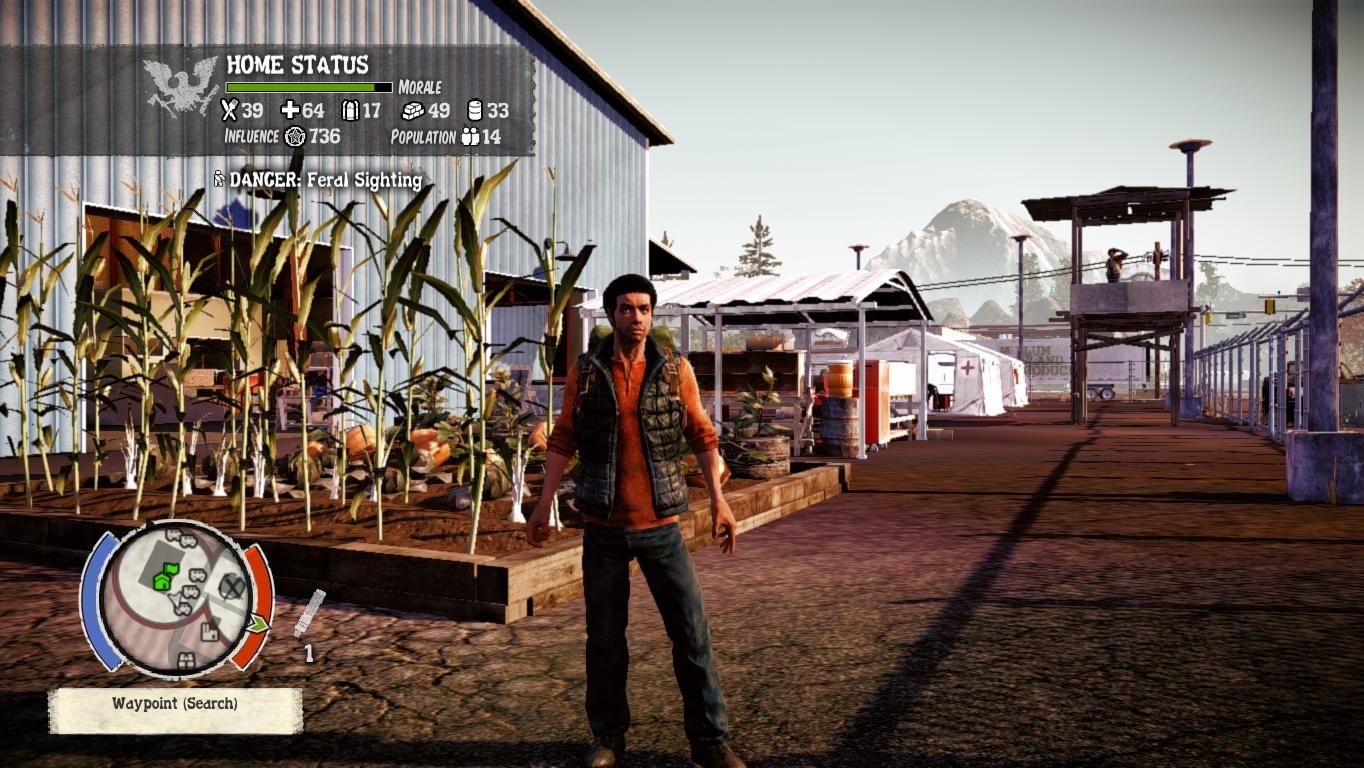Click the crossed-out circle map marker
Viewport: 1364px width, 768px height.
coord(232,586)
